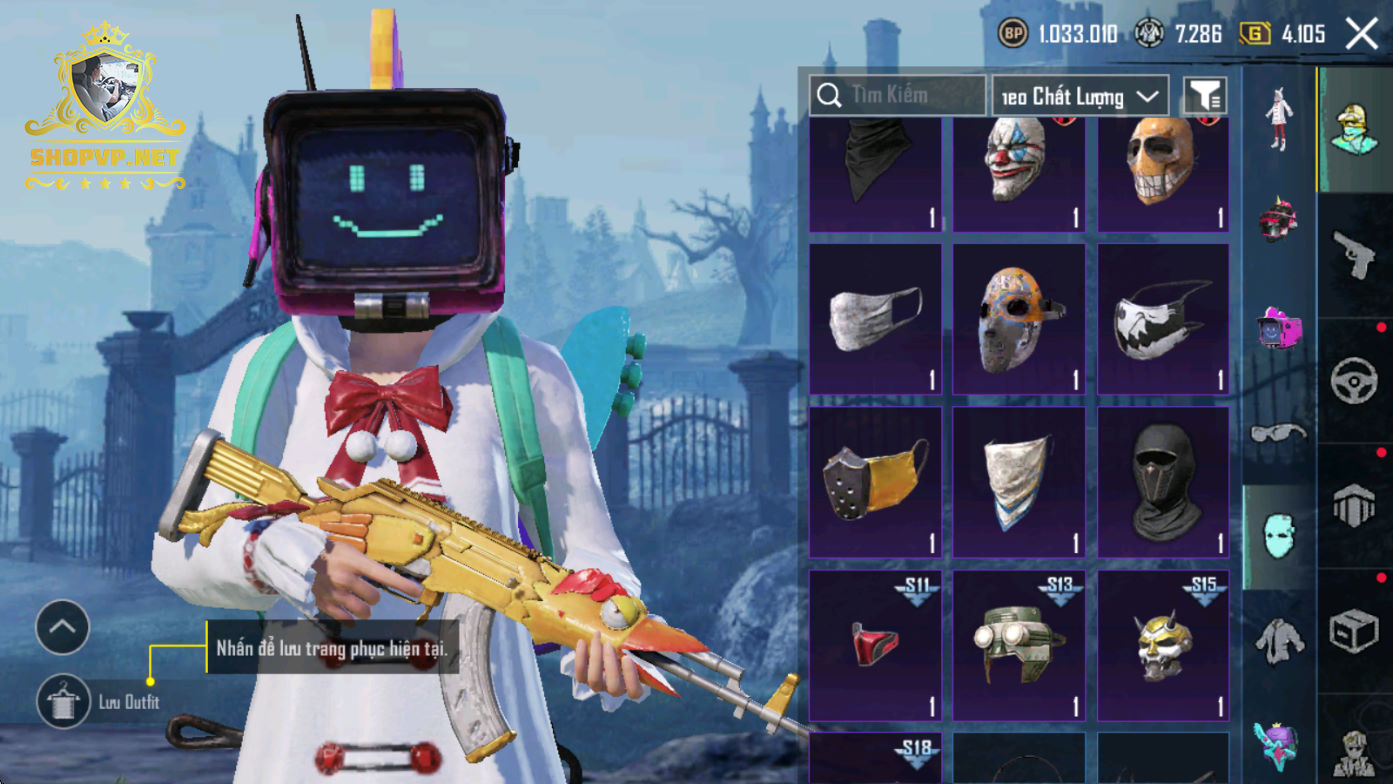Select the orange and blue hockey mask
The height and width of the screenshot is (784, 1393).
pyautogui.click(x=1018, y=319)
